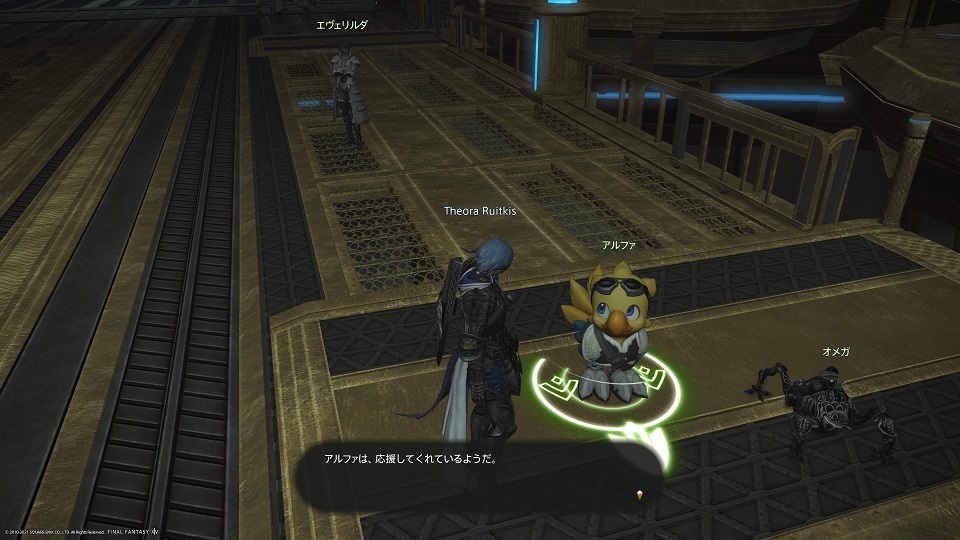
Task: Click the orange dialogue continue arrow
Action: point(638,495)
